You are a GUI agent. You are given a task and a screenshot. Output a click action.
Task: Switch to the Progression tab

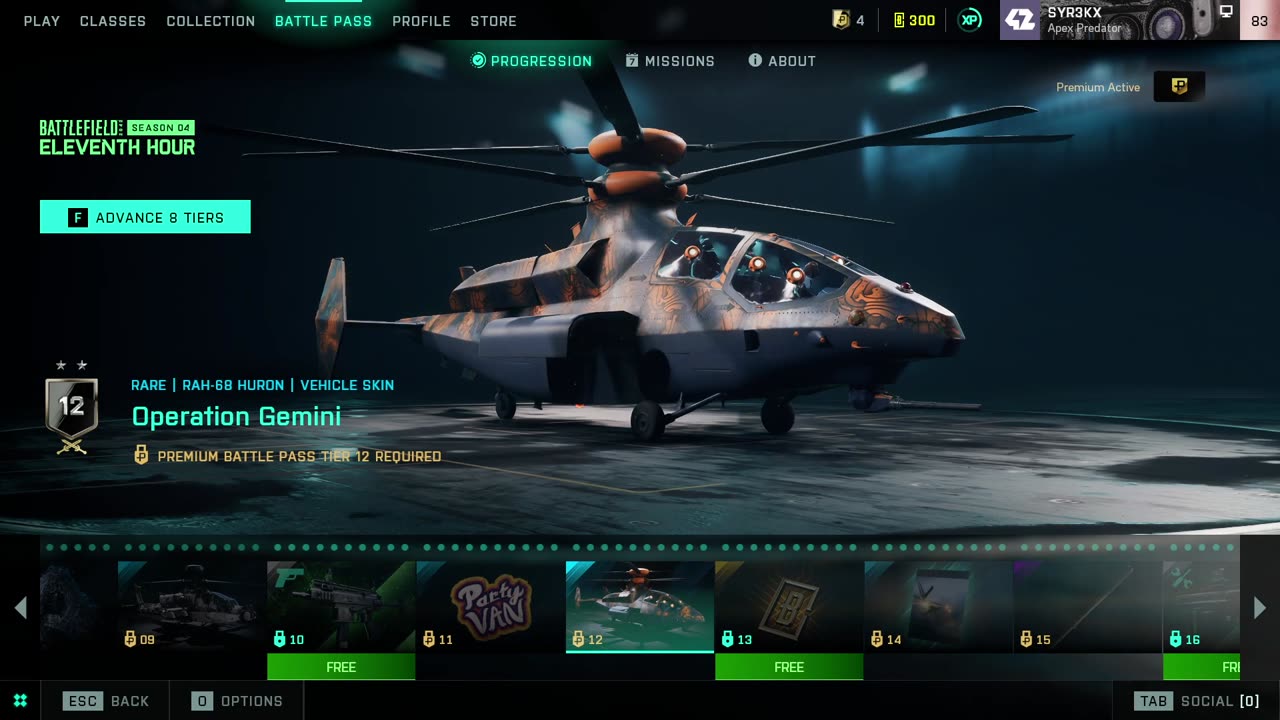(x=531, y=61)
